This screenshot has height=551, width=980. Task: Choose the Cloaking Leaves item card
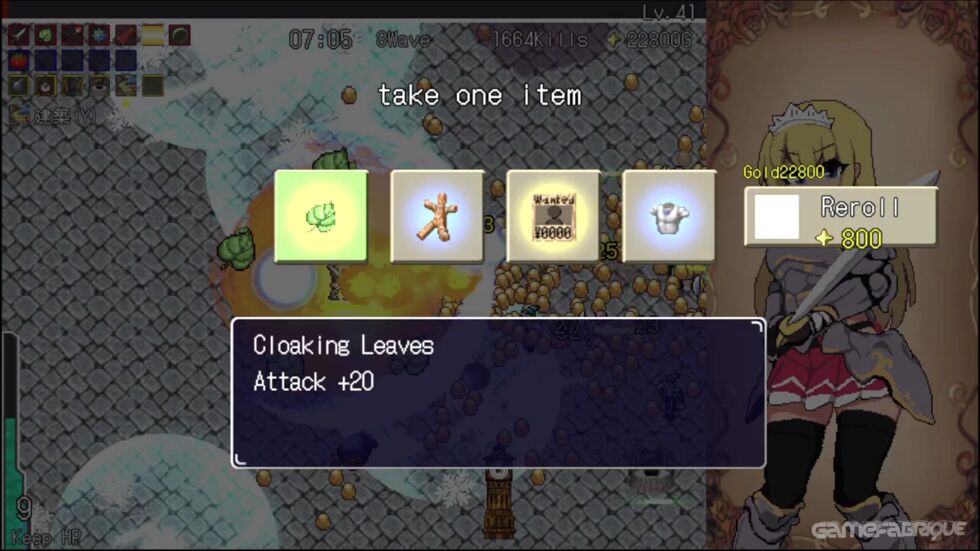pyautogui.click(x=321, y=216)
